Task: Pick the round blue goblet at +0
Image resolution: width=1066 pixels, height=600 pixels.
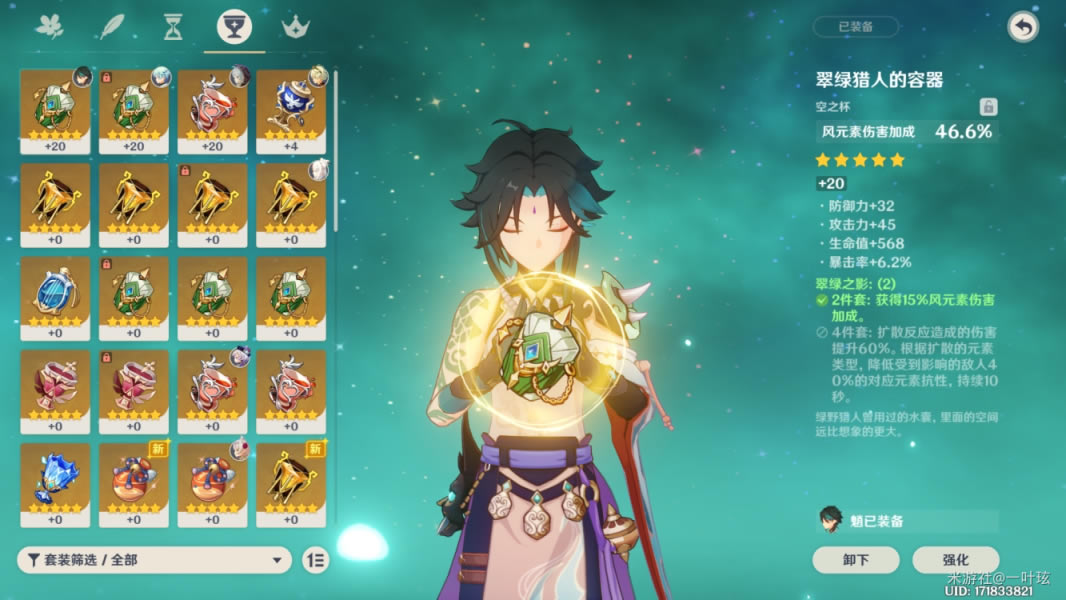Action: [x=55, y=298]
